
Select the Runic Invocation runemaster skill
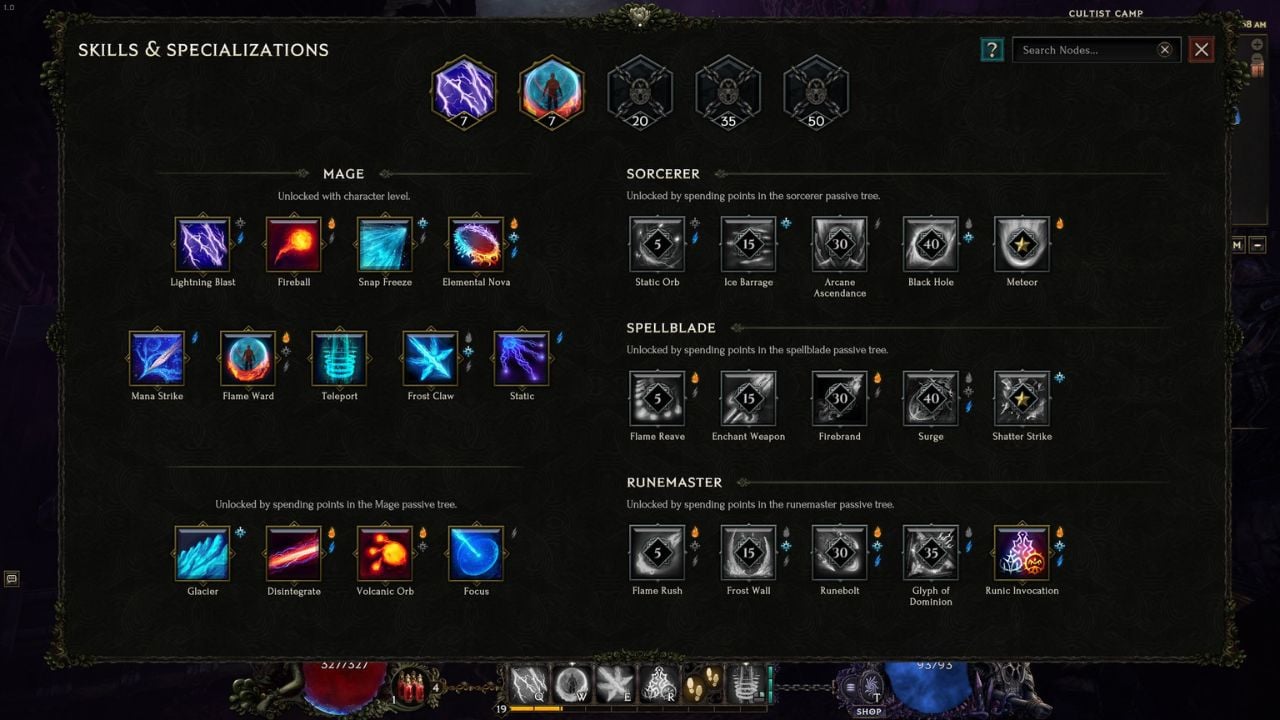(x=1021, y=552)
